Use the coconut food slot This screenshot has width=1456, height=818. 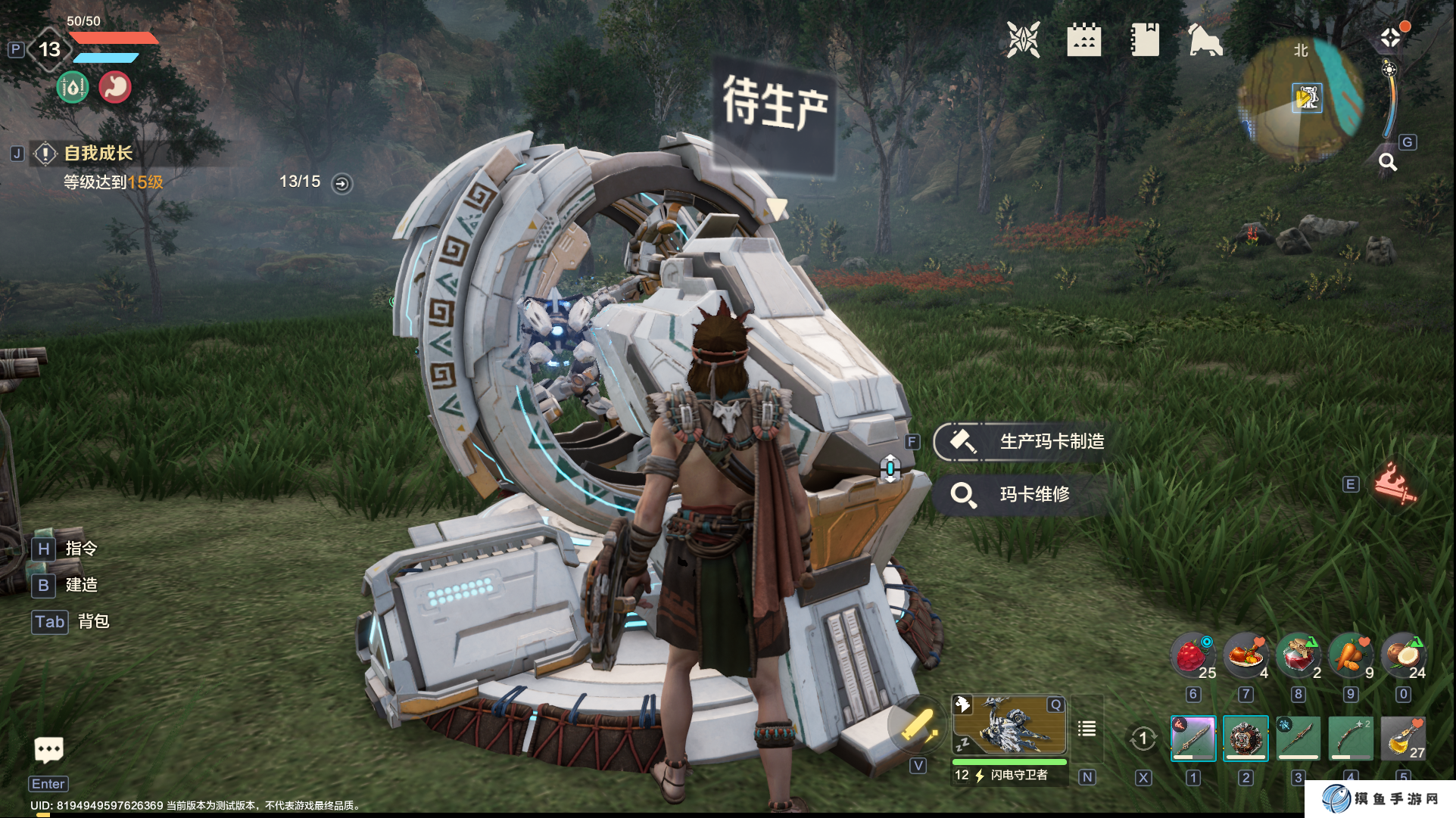pyautogui.click(x=1403, y=655)
